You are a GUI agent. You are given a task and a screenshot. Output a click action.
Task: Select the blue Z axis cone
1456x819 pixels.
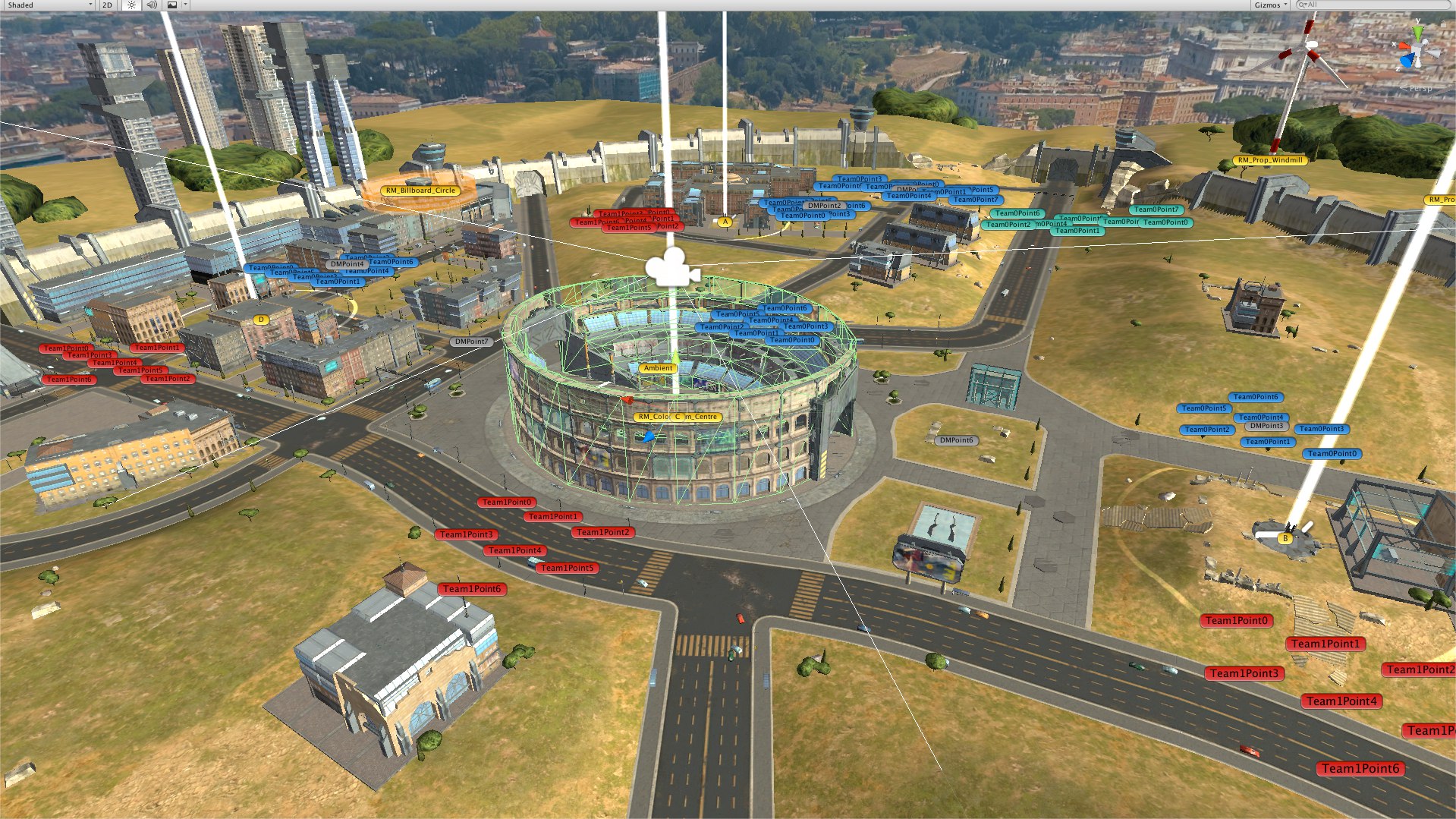click(x=1408, y=61)
